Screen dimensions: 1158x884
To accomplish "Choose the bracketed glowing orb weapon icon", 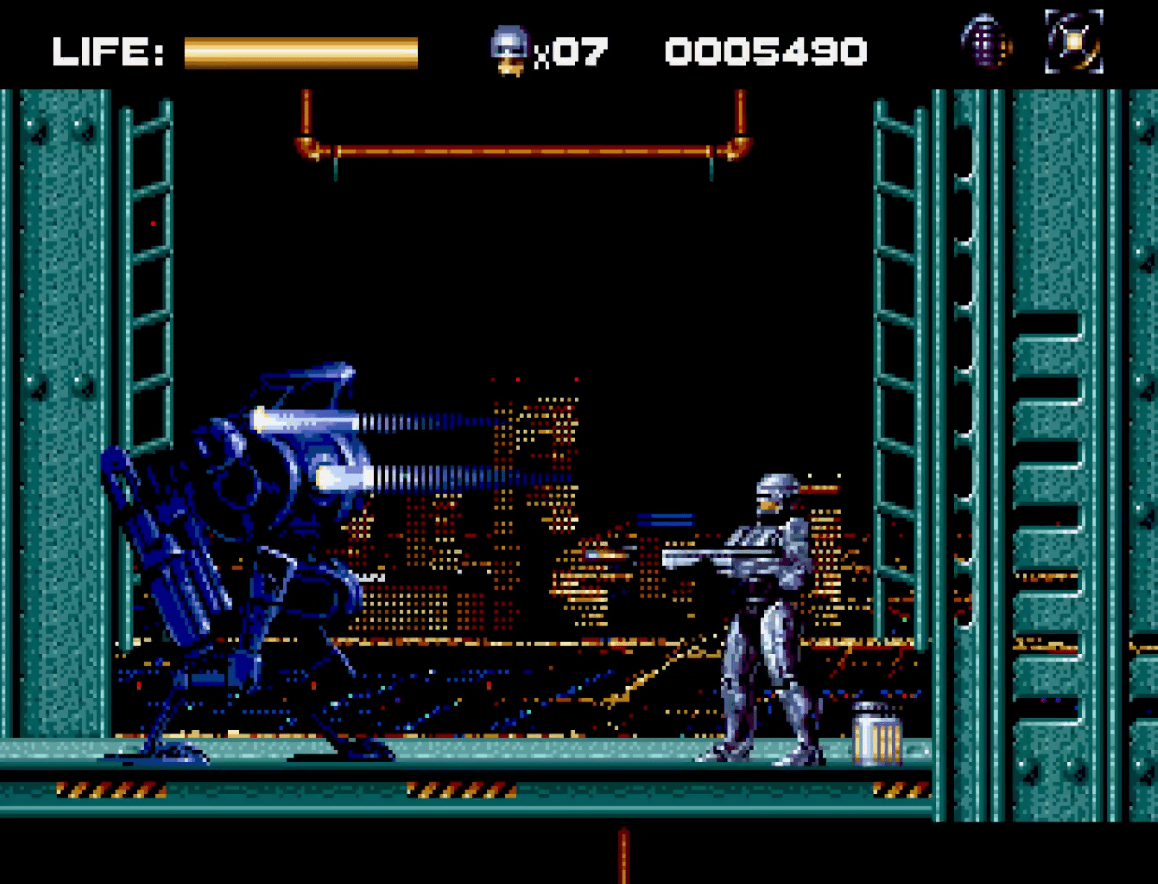I will pos(1074,42).
